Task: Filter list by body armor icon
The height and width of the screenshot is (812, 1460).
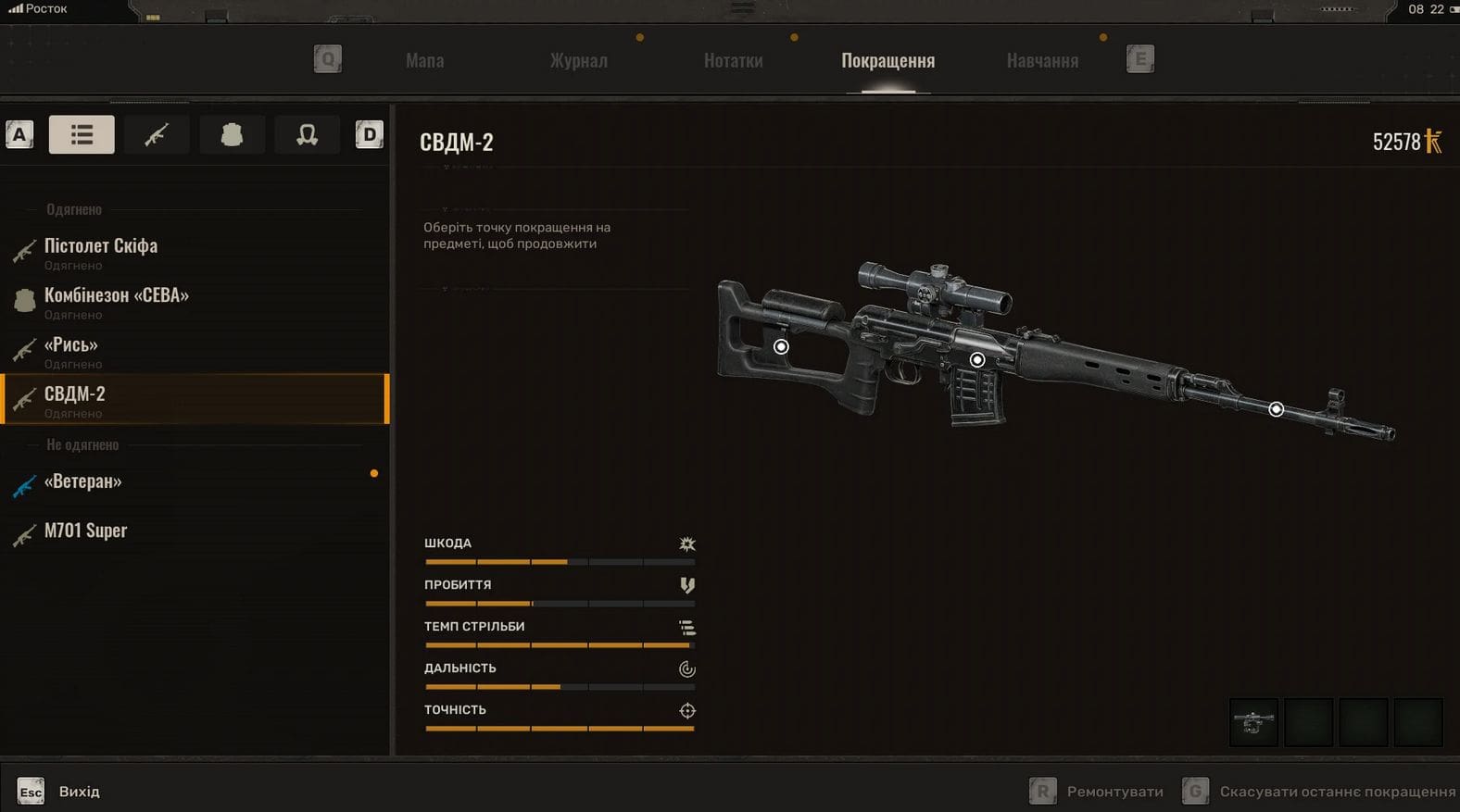Action: tap(232, 135)
